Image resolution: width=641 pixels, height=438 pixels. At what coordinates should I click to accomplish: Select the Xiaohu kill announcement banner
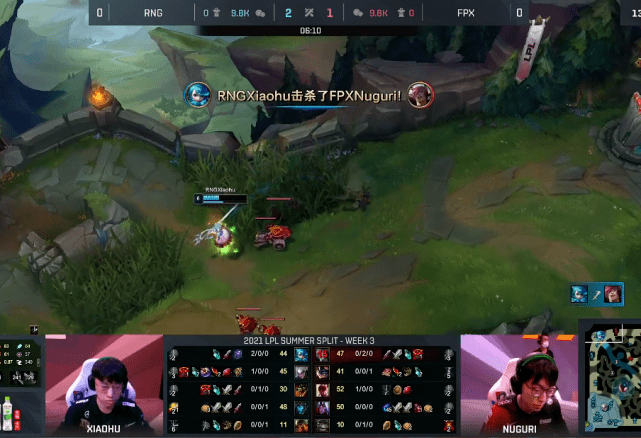pos(310,94)
